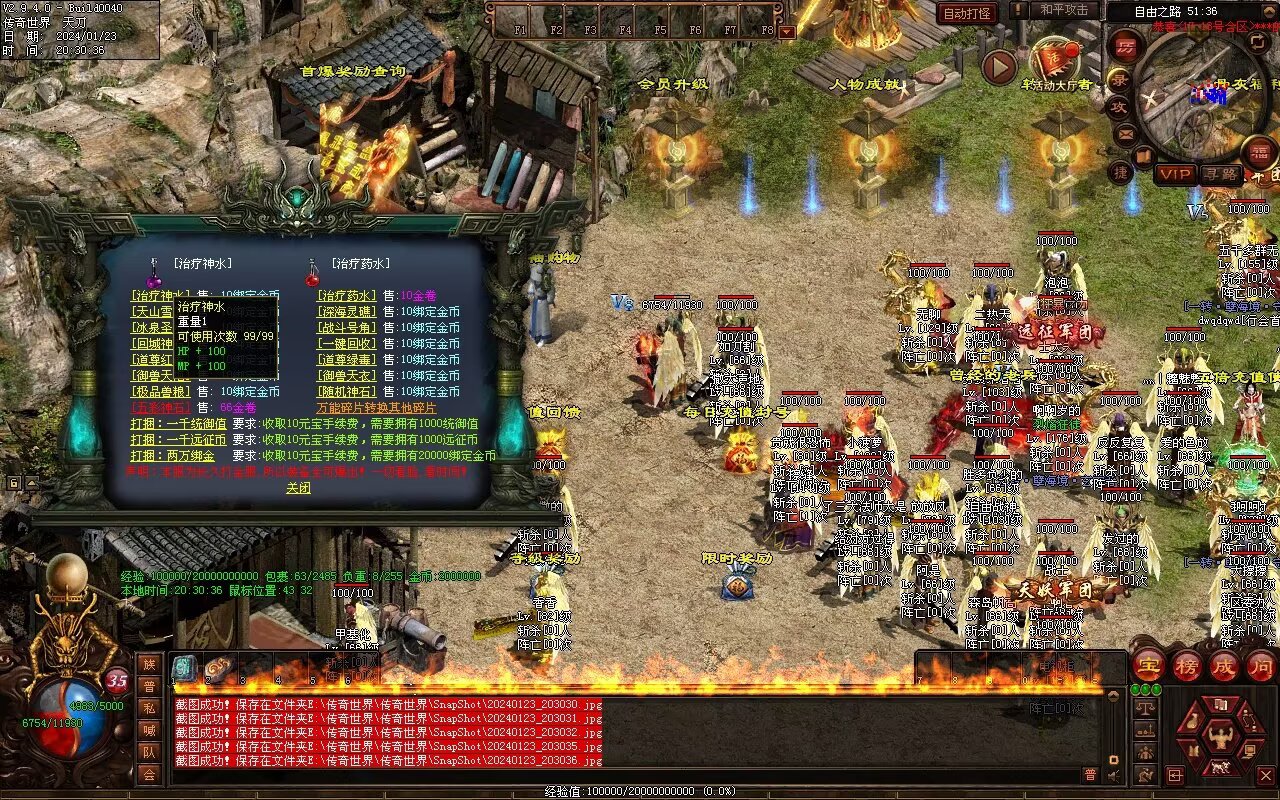Purchase the 战斗号角 battle horn

click(x=346, y=327)
